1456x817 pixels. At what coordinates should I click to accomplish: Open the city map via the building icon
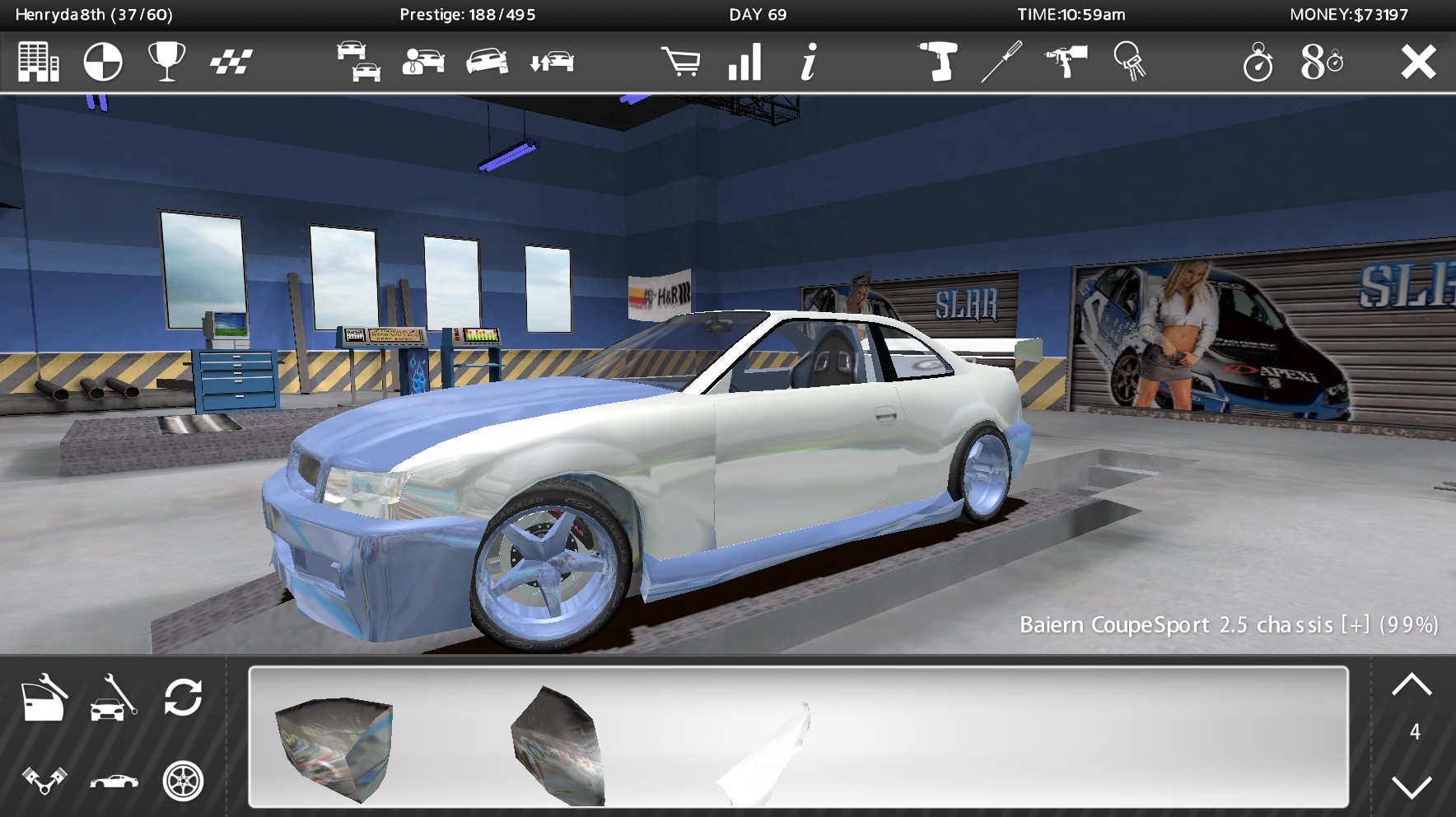click(x=39, y=60)
